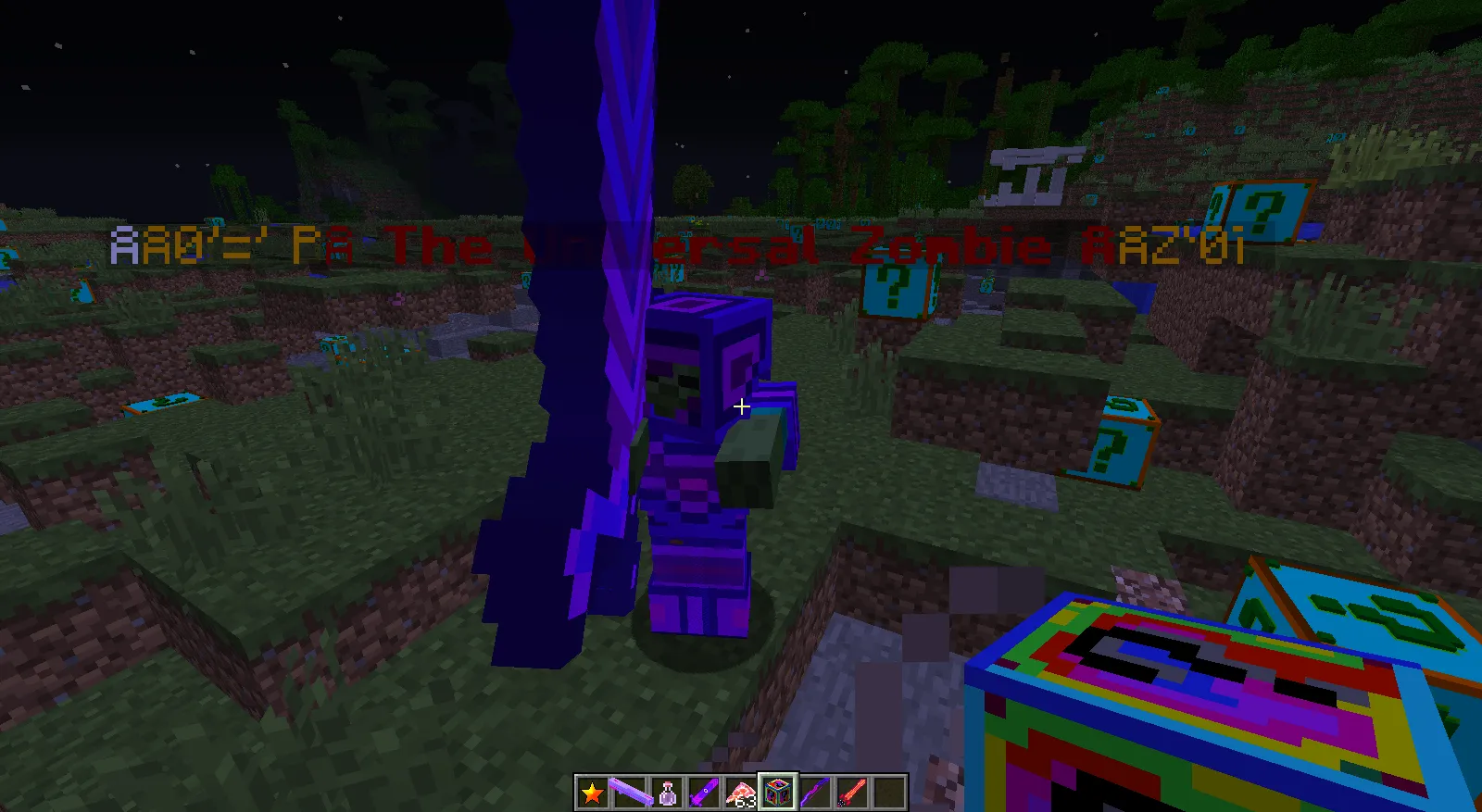Select the purple sword in the hotbar
Viewport: 1482px width, 812px height.
[704, 791]
